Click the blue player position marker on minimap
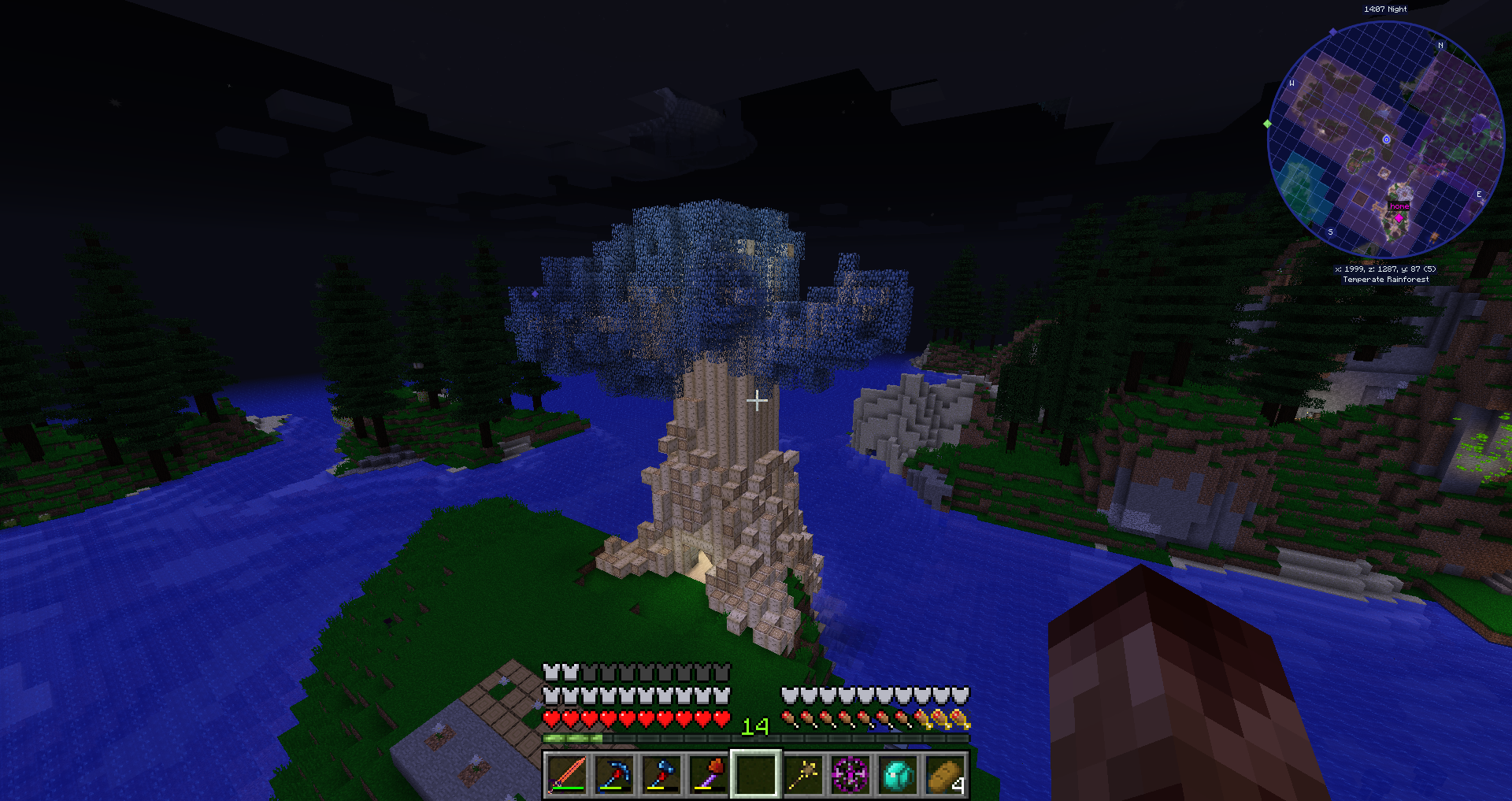The height and width of the screenshot is (801, 1512). tap(1387, 139)
